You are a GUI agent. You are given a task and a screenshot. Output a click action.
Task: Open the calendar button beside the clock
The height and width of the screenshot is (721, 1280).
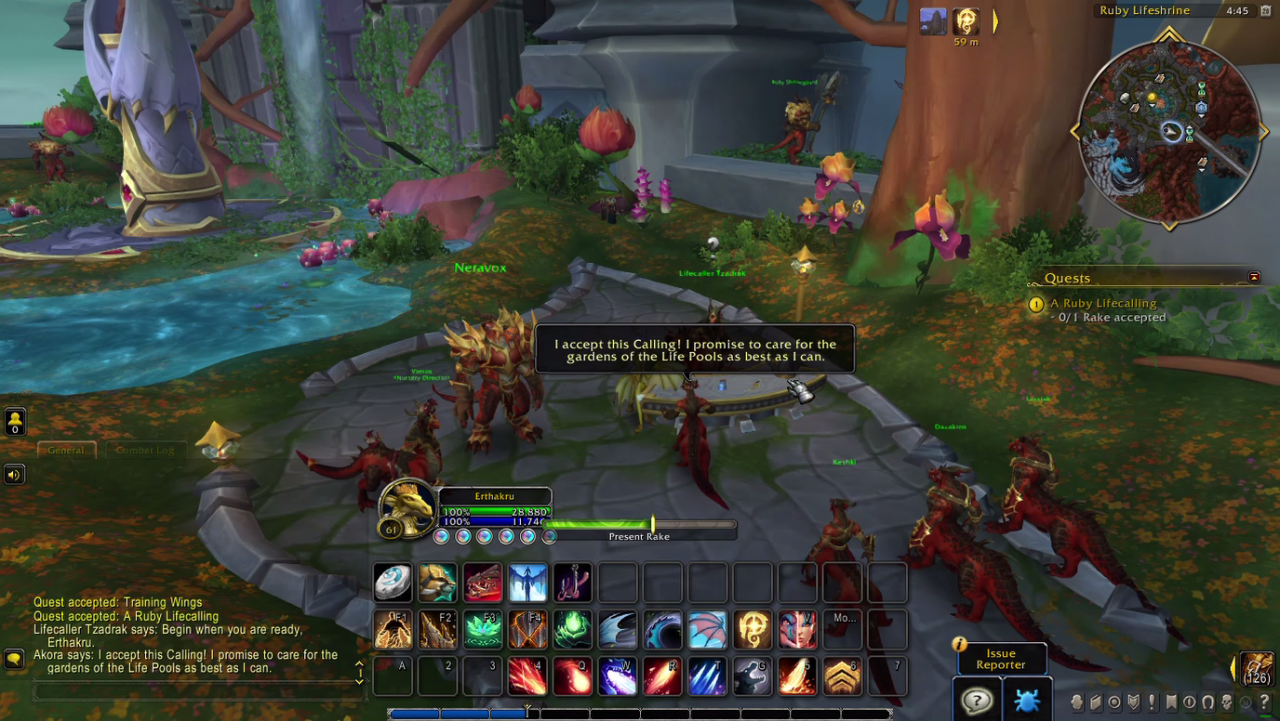point(1265,11)
